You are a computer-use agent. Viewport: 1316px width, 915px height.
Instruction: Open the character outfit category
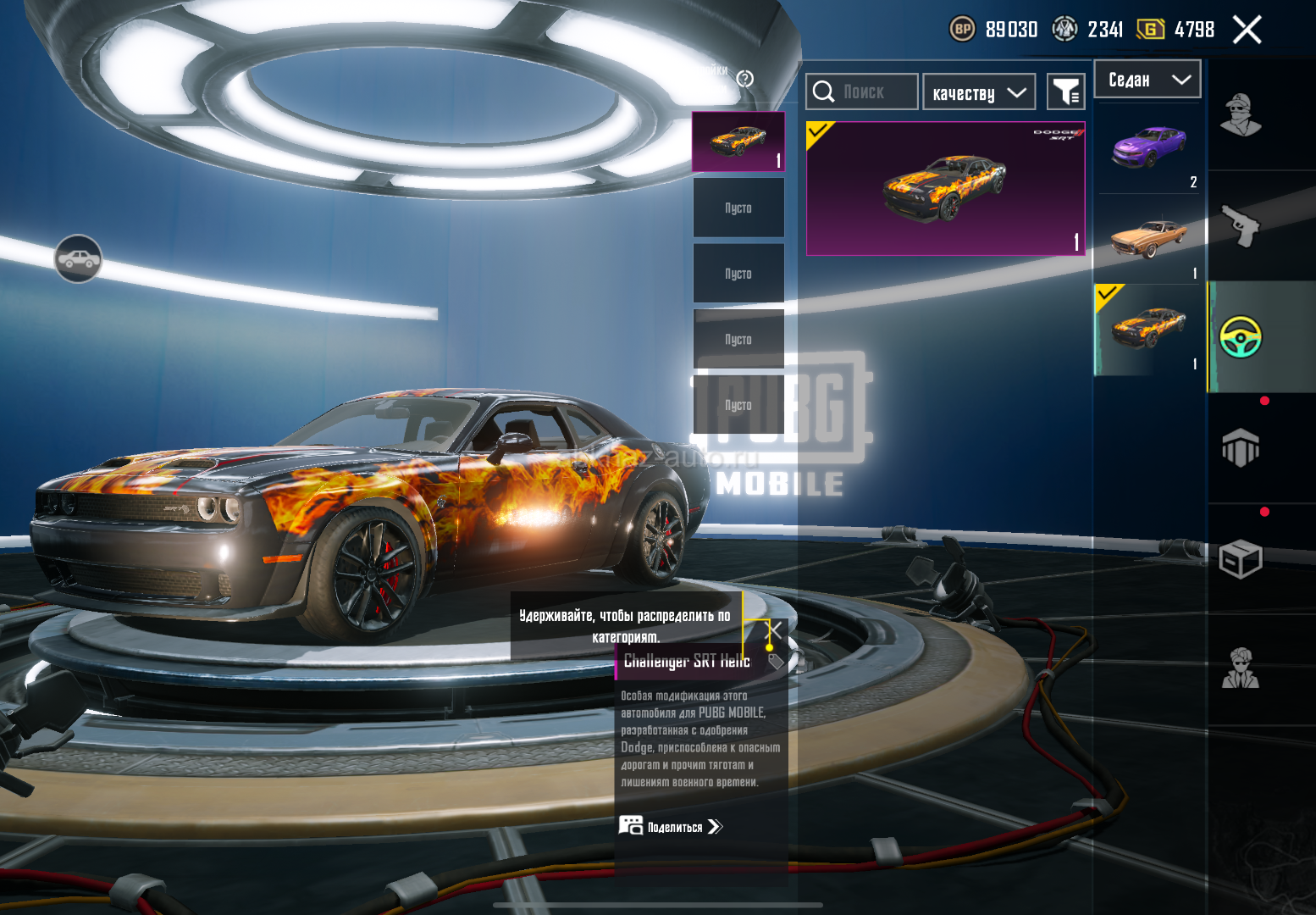point(1241,115)
